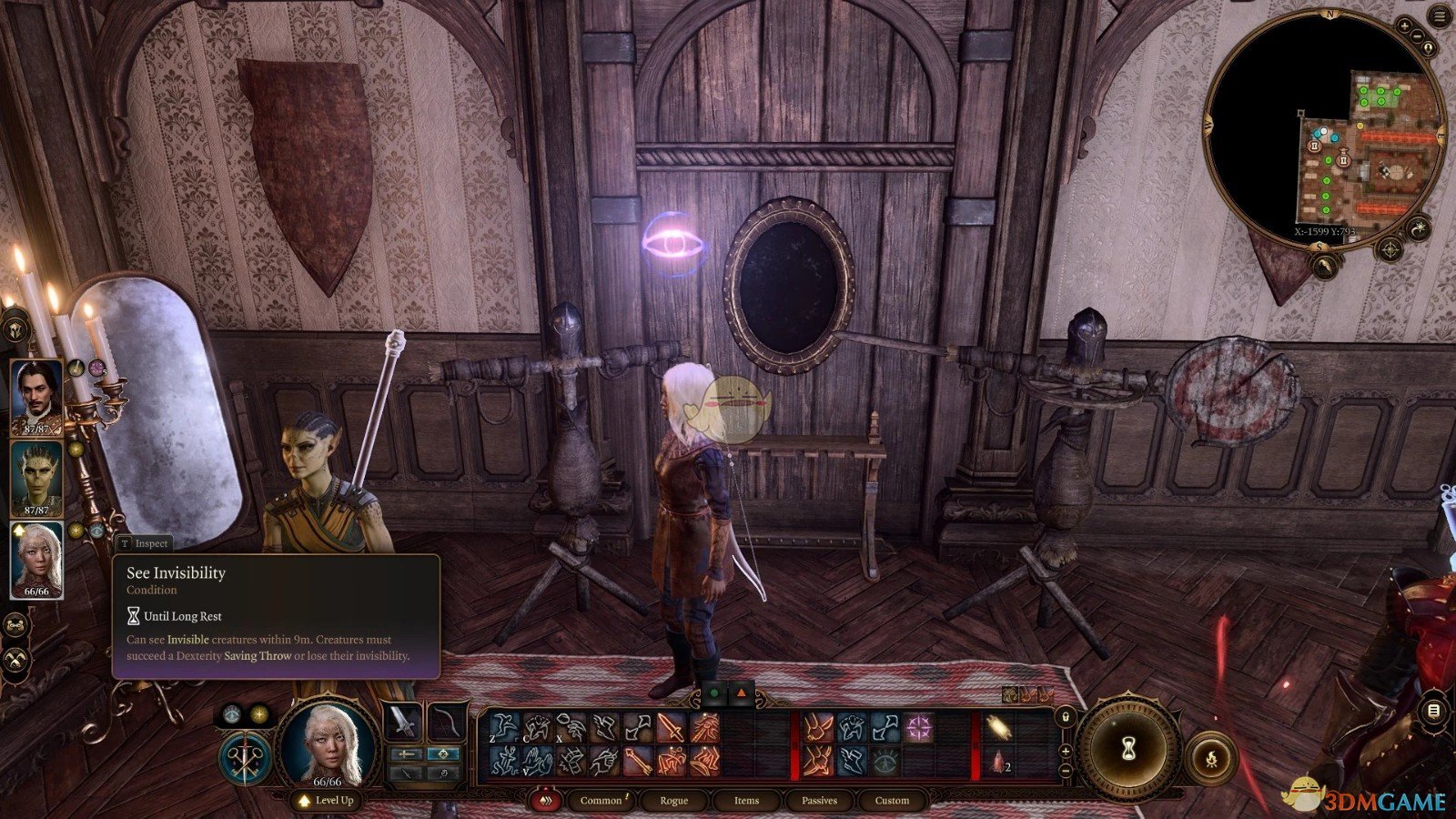Open the campfire rest menu

pos(1211,756)
